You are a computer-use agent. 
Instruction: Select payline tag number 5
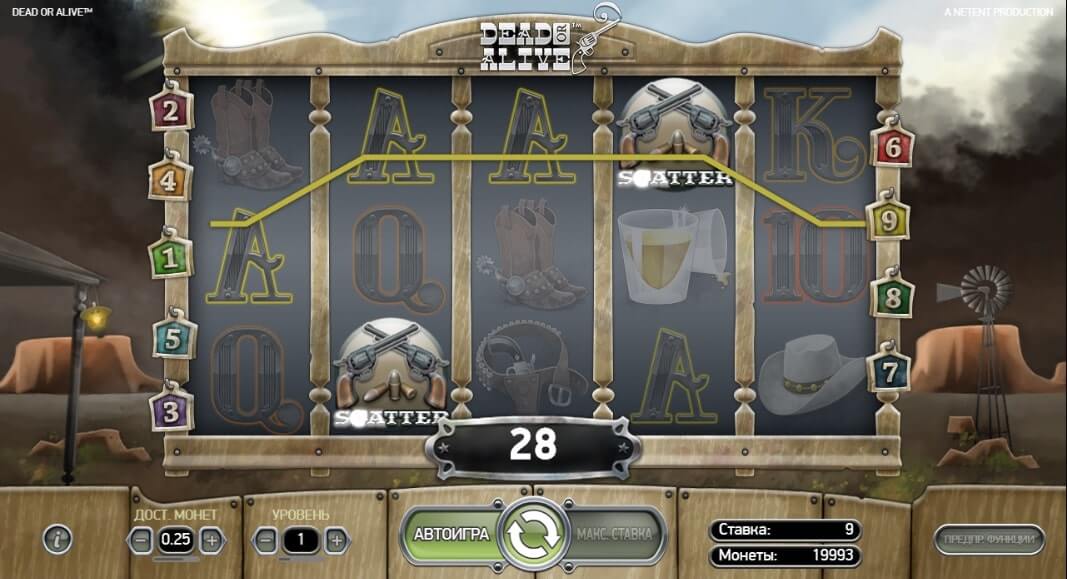pyautogui.click(x=173, y=338)
